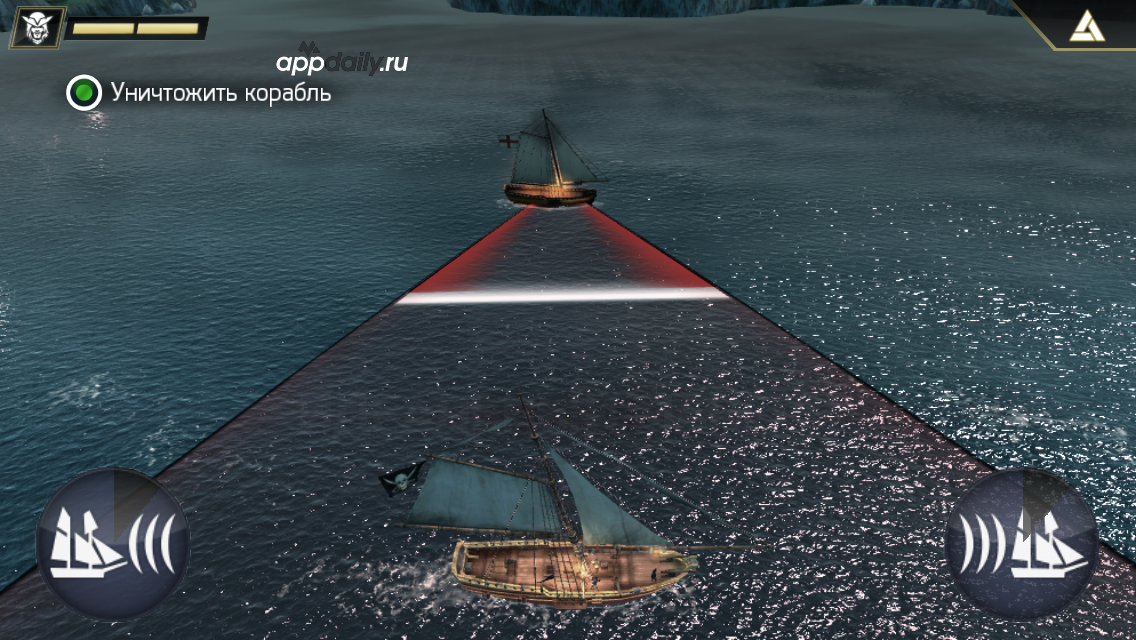The image size is (1136, 640).
Task: Select the Уничтожить корабль objective tracker
Action: coord(199,93)
